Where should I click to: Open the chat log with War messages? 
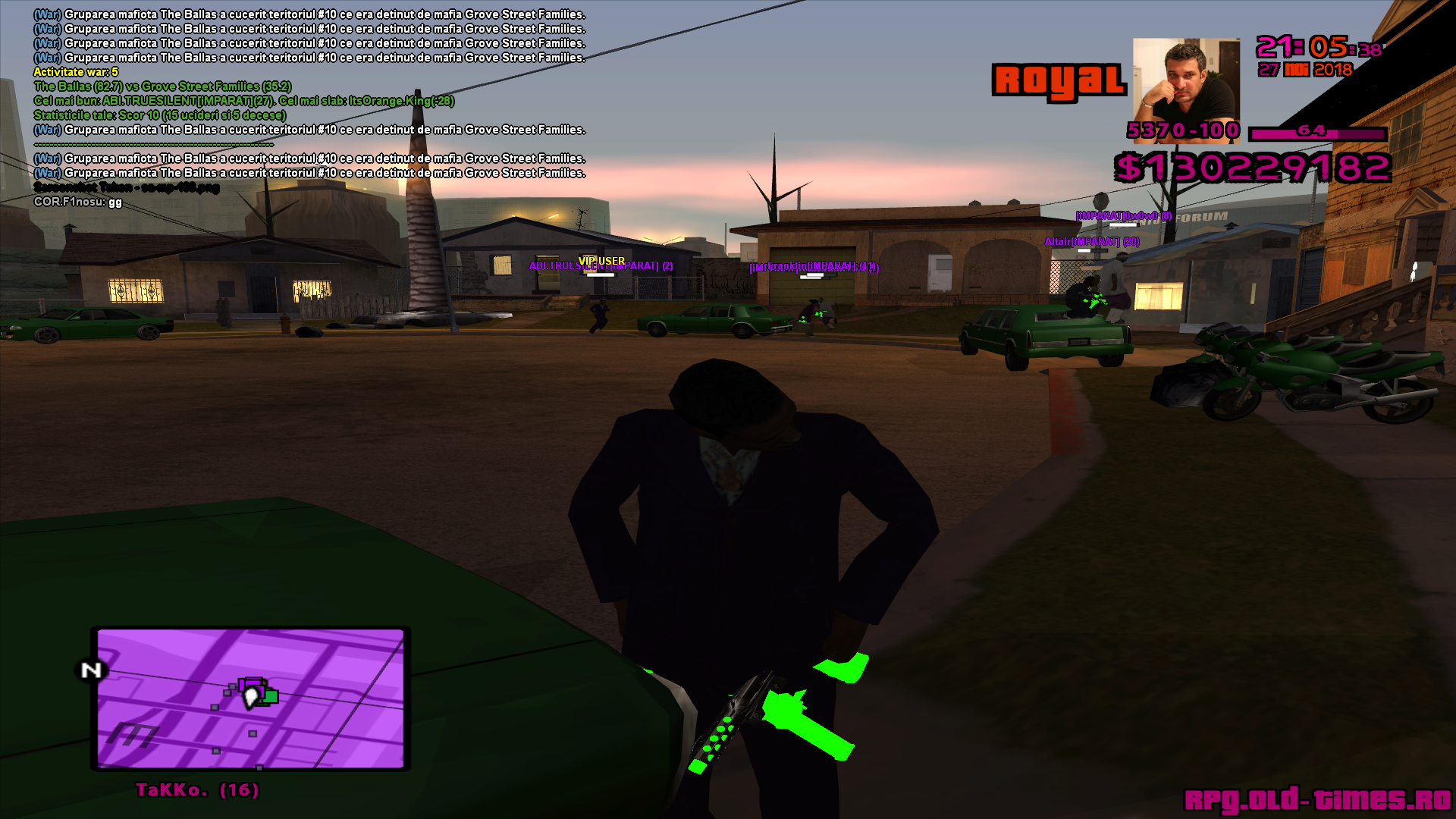click(309, 93)
